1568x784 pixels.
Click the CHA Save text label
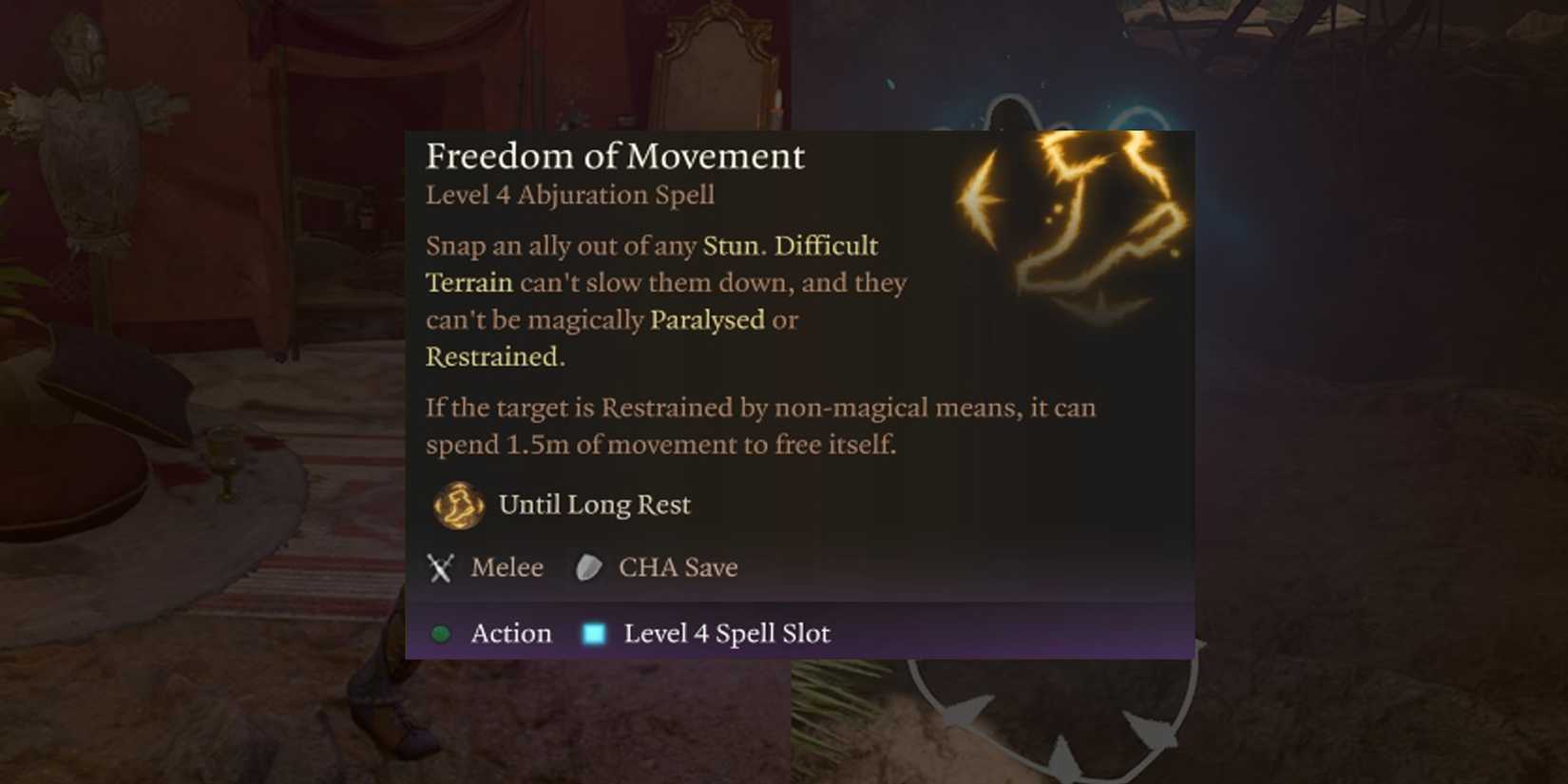coord(679,567)
